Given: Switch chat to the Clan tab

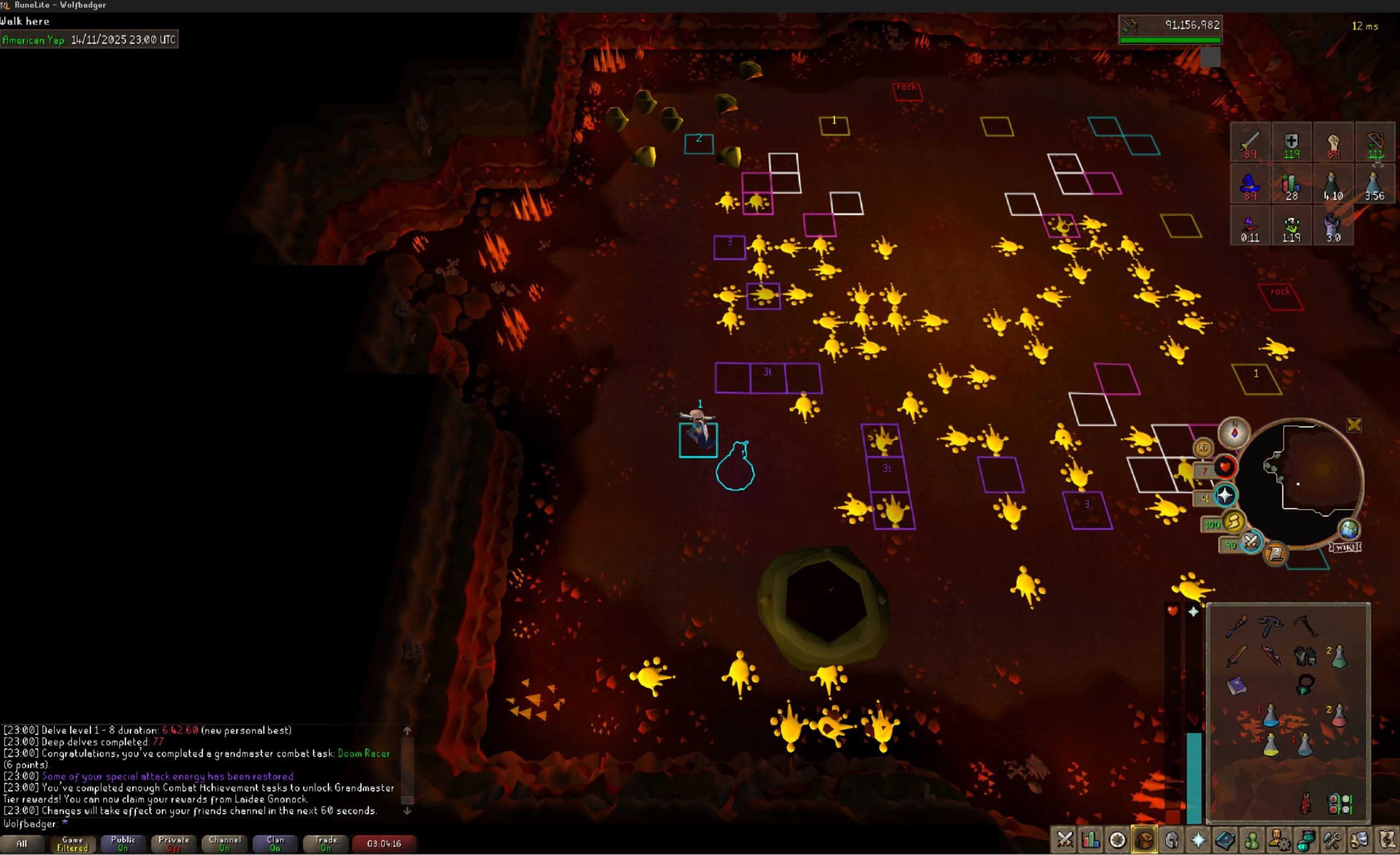Looking at the screenshot, I should (x=276, y=844).
